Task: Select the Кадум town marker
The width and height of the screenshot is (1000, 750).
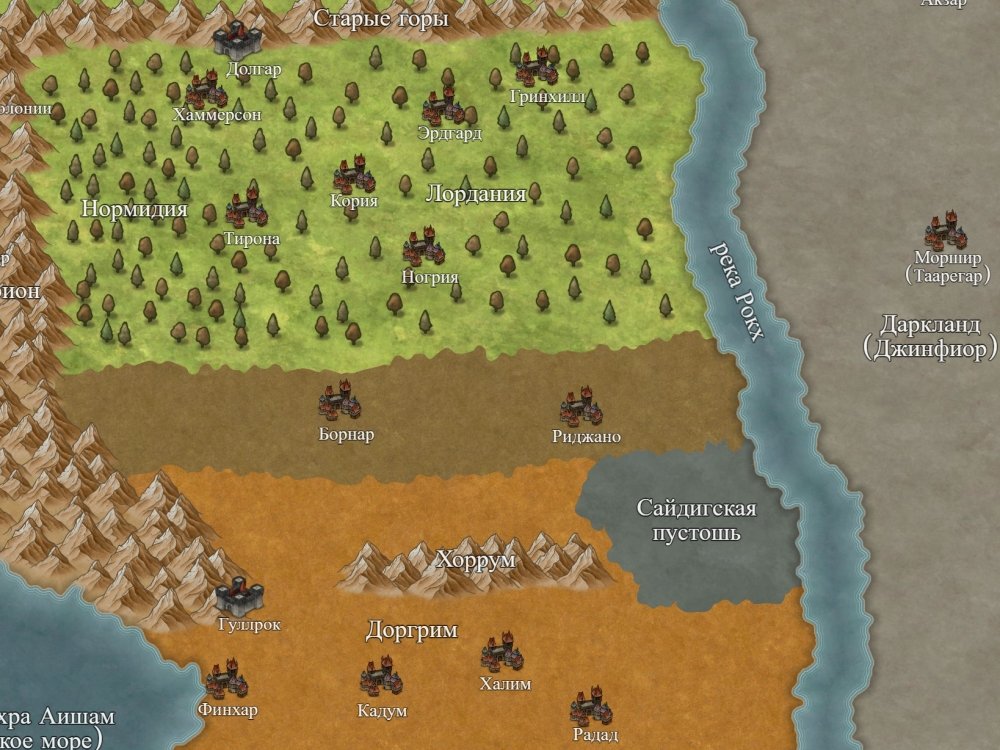Action: (381, 679)
